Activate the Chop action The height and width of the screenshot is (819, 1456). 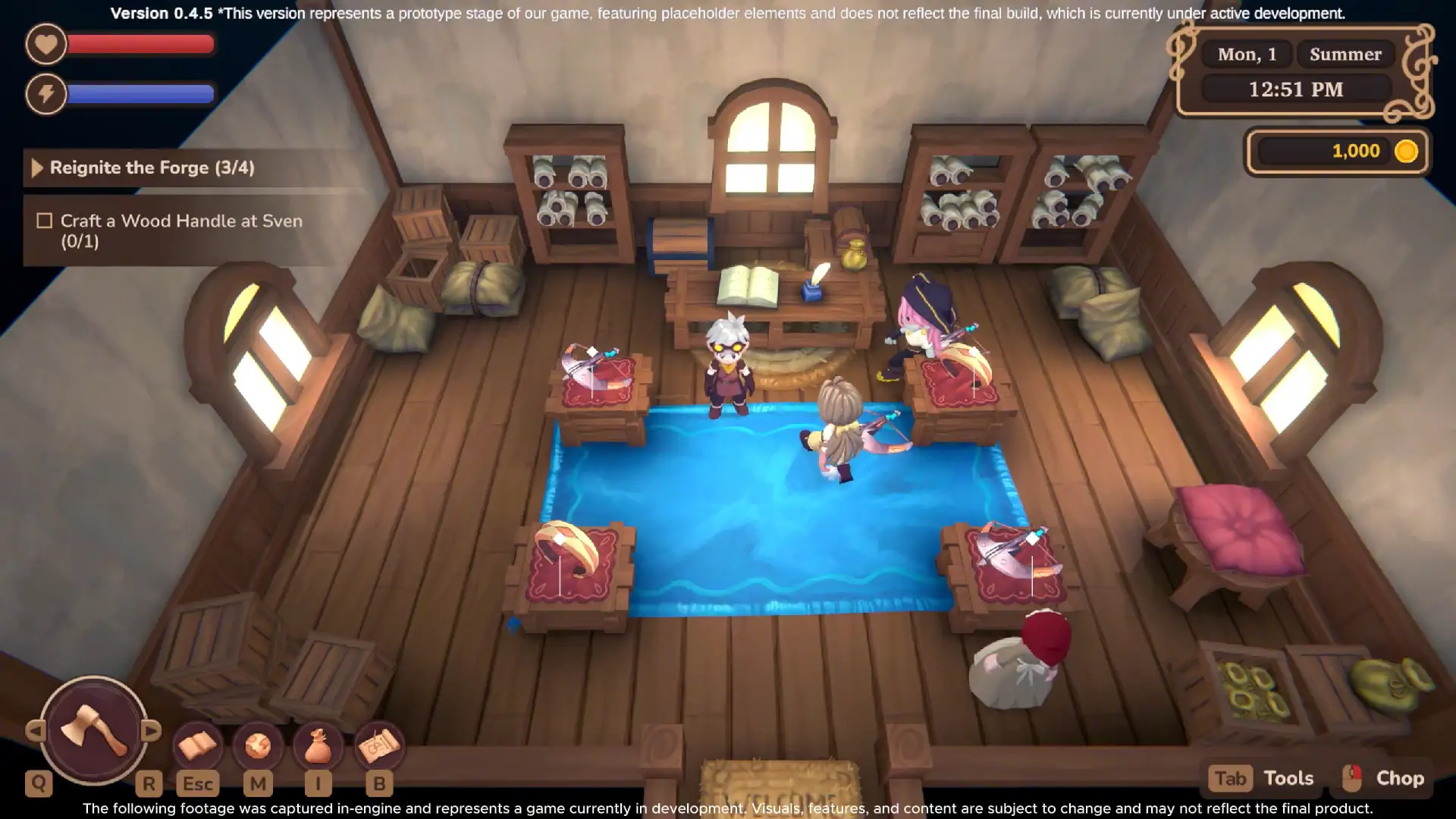coord(1401,777)
